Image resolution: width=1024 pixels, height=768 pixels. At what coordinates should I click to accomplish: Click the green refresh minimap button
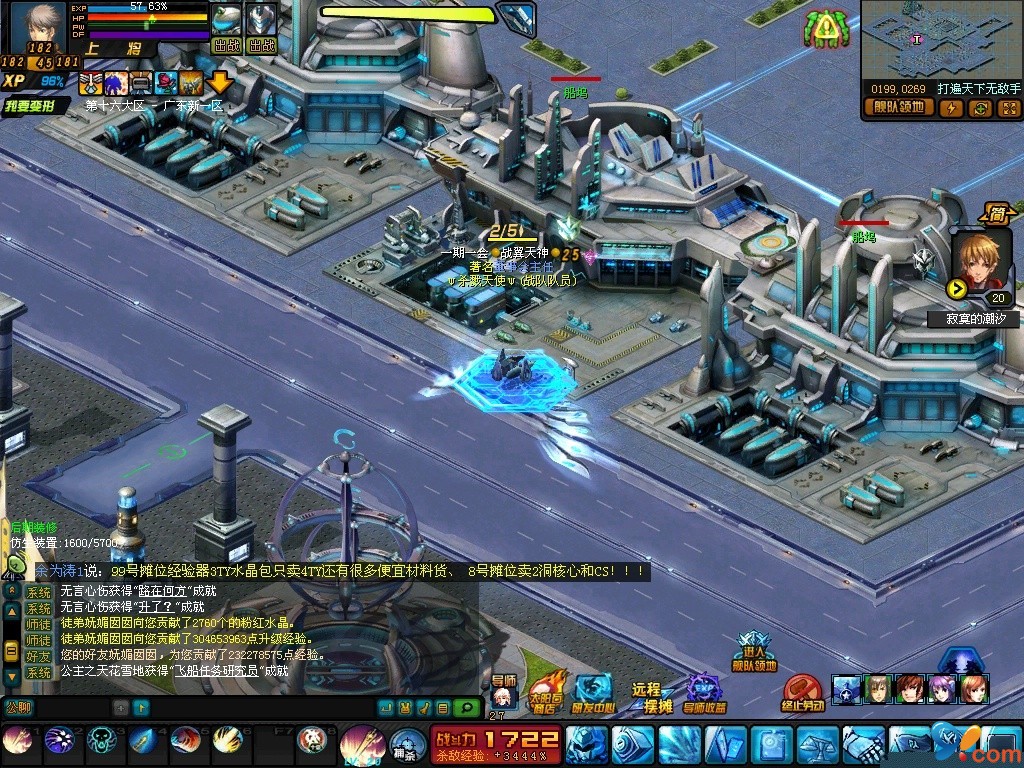[980, 108]
